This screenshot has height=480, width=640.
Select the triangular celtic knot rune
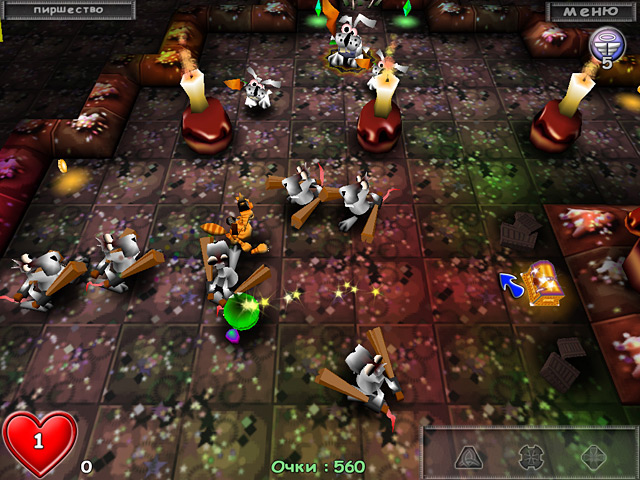pyautogui.click(x=468, y=456)
